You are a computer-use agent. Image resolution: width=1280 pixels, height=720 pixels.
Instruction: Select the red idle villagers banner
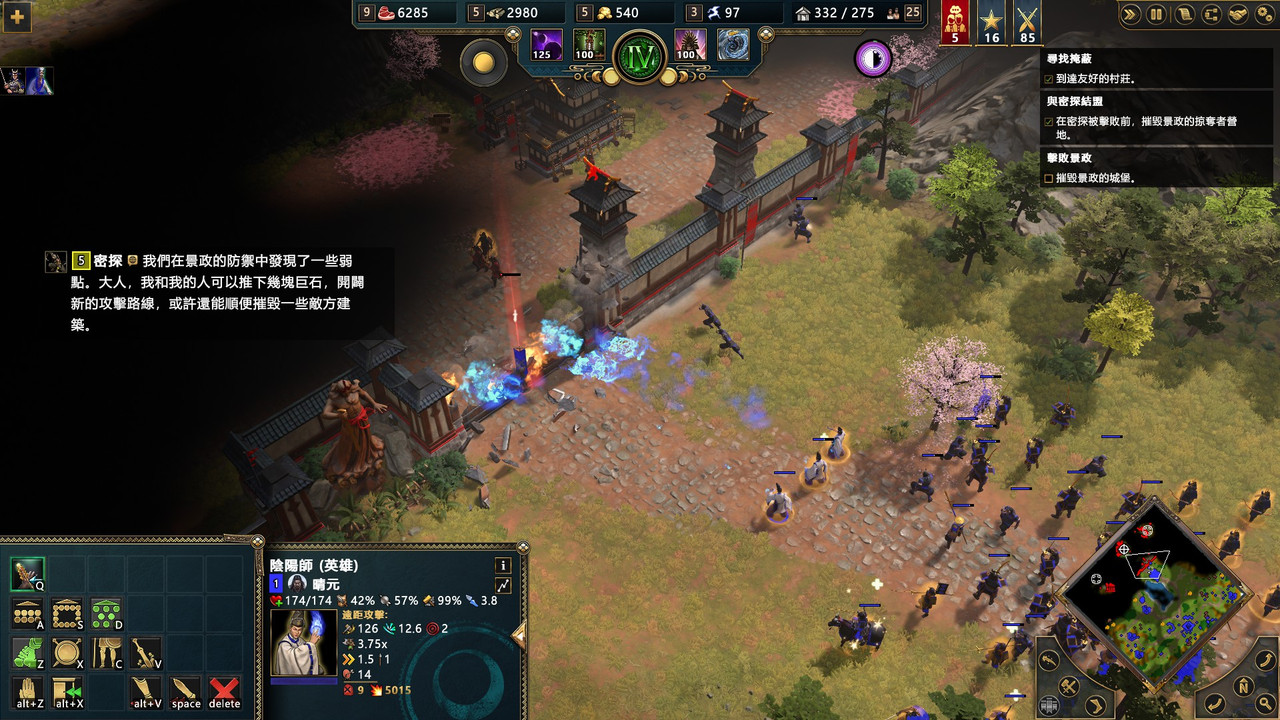pyautogui.click(x=955, y=22)
